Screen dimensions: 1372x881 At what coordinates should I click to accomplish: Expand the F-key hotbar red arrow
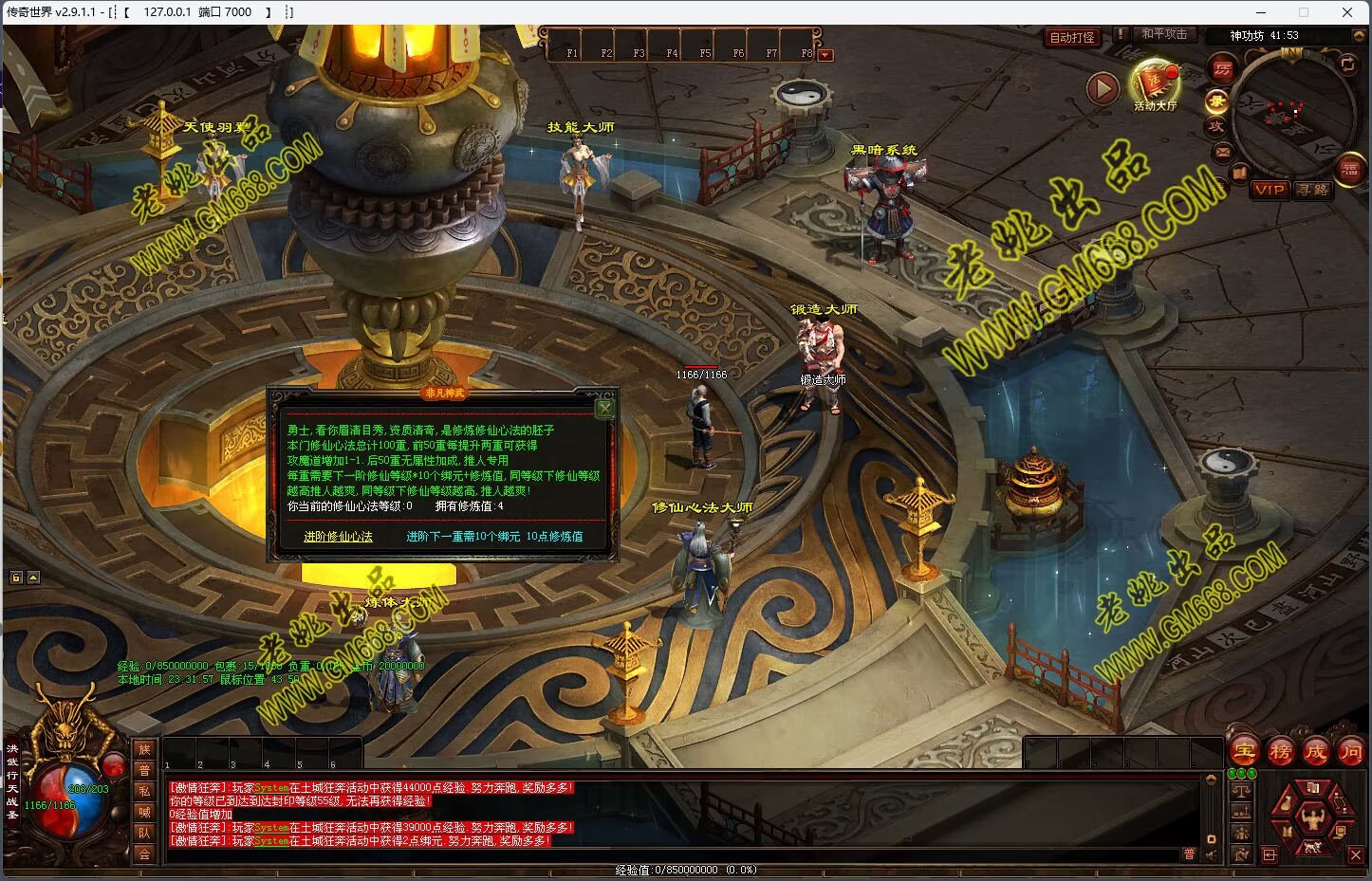coord(825,55)
